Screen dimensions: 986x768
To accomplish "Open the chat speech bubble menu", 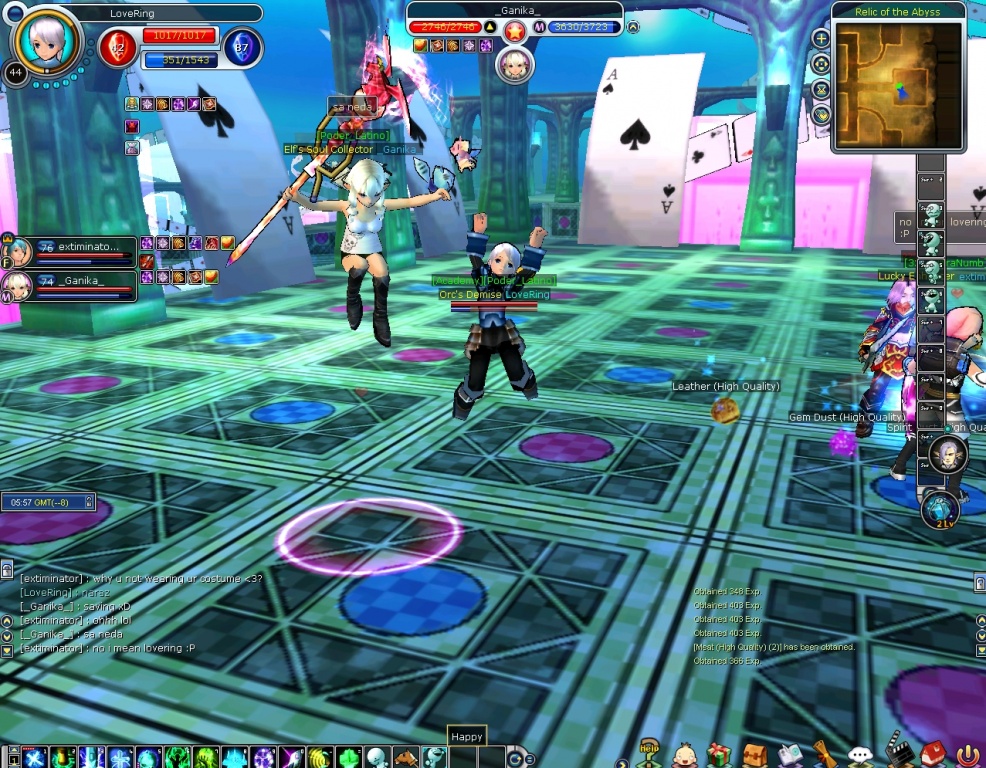I will coord(860,755).
